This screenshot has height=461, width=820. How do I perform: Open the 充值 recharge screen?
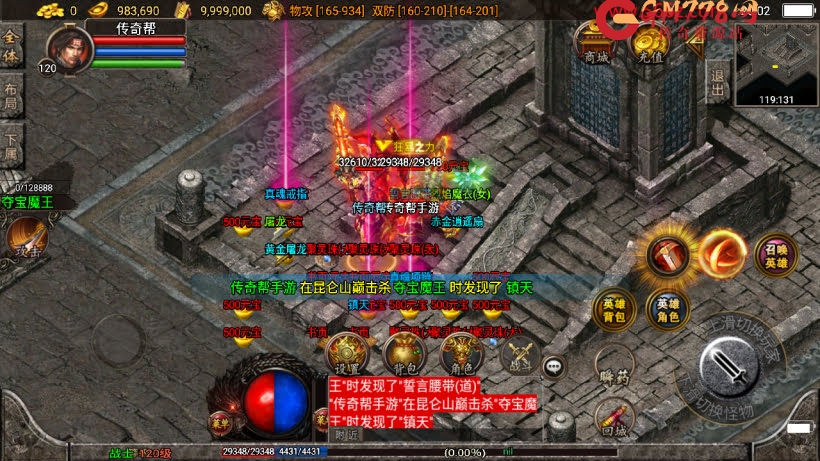(650, 44)
